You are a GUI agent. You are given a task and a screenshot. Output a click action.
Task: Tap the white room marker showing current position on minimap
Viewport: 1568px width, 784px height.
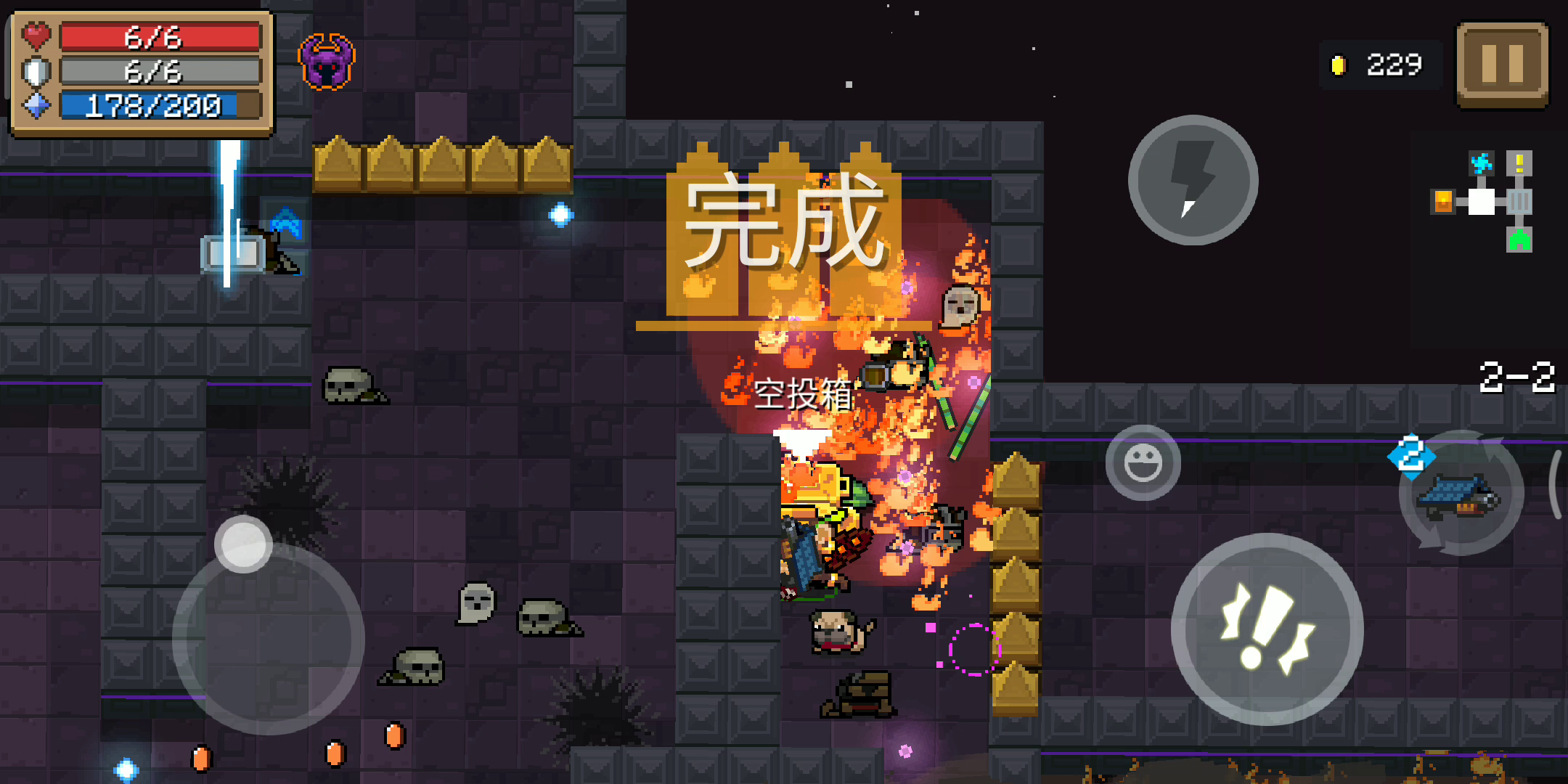coord(1482,202)
